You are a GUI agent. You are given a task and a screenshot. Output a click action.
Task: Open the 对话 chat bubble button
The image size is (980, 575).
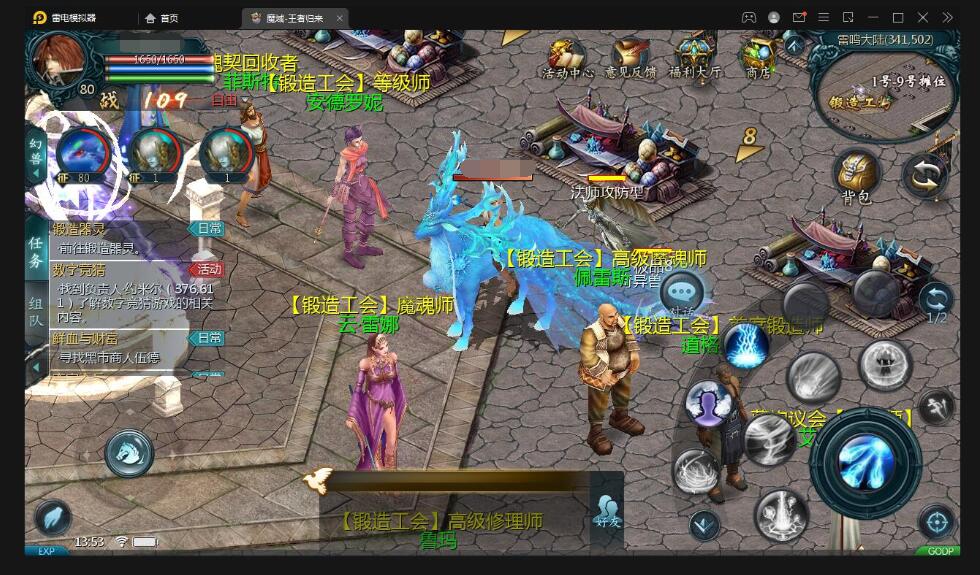pos(682,292)
